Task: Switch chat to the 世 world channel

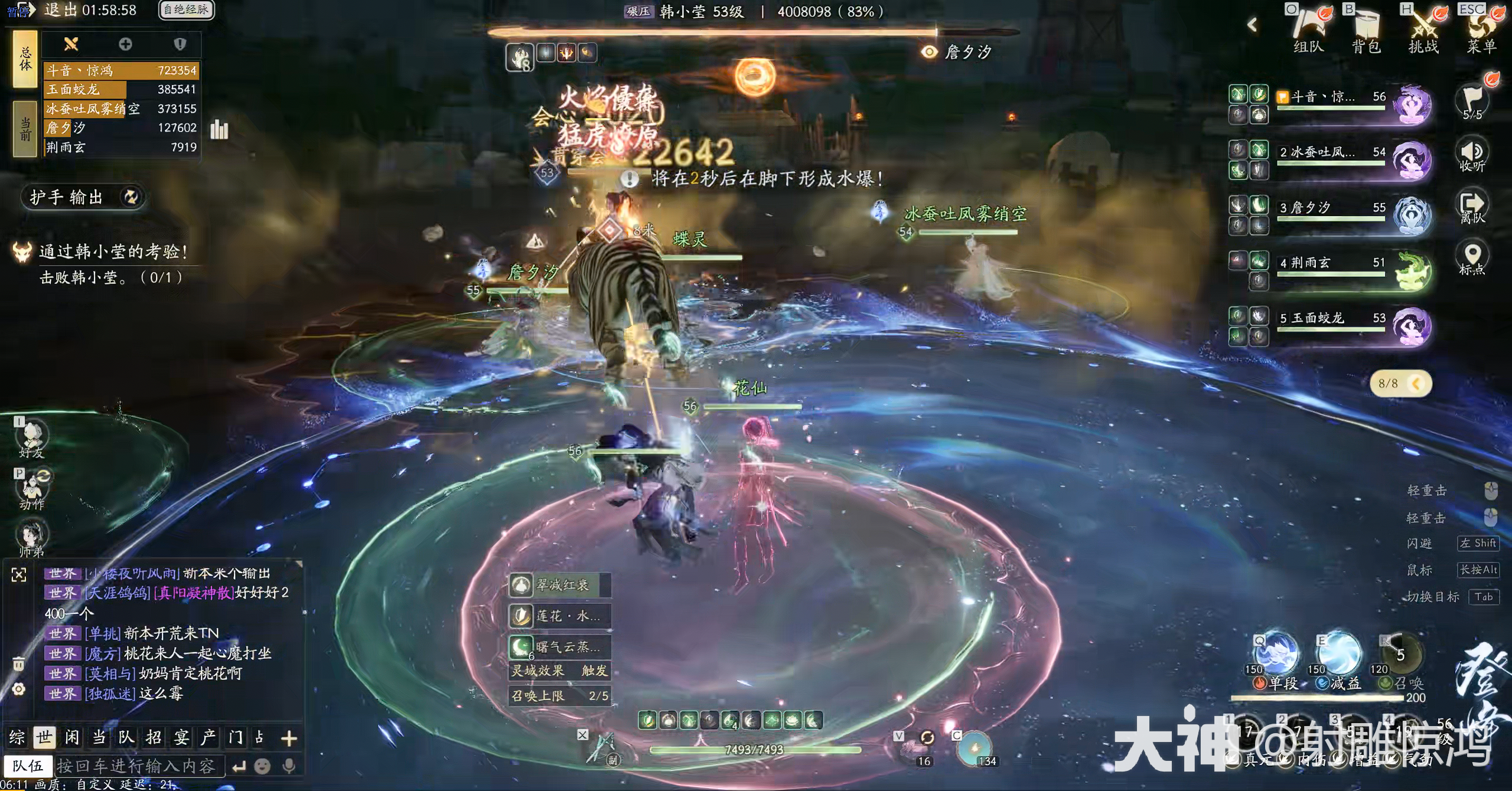Action: [44, 737]
